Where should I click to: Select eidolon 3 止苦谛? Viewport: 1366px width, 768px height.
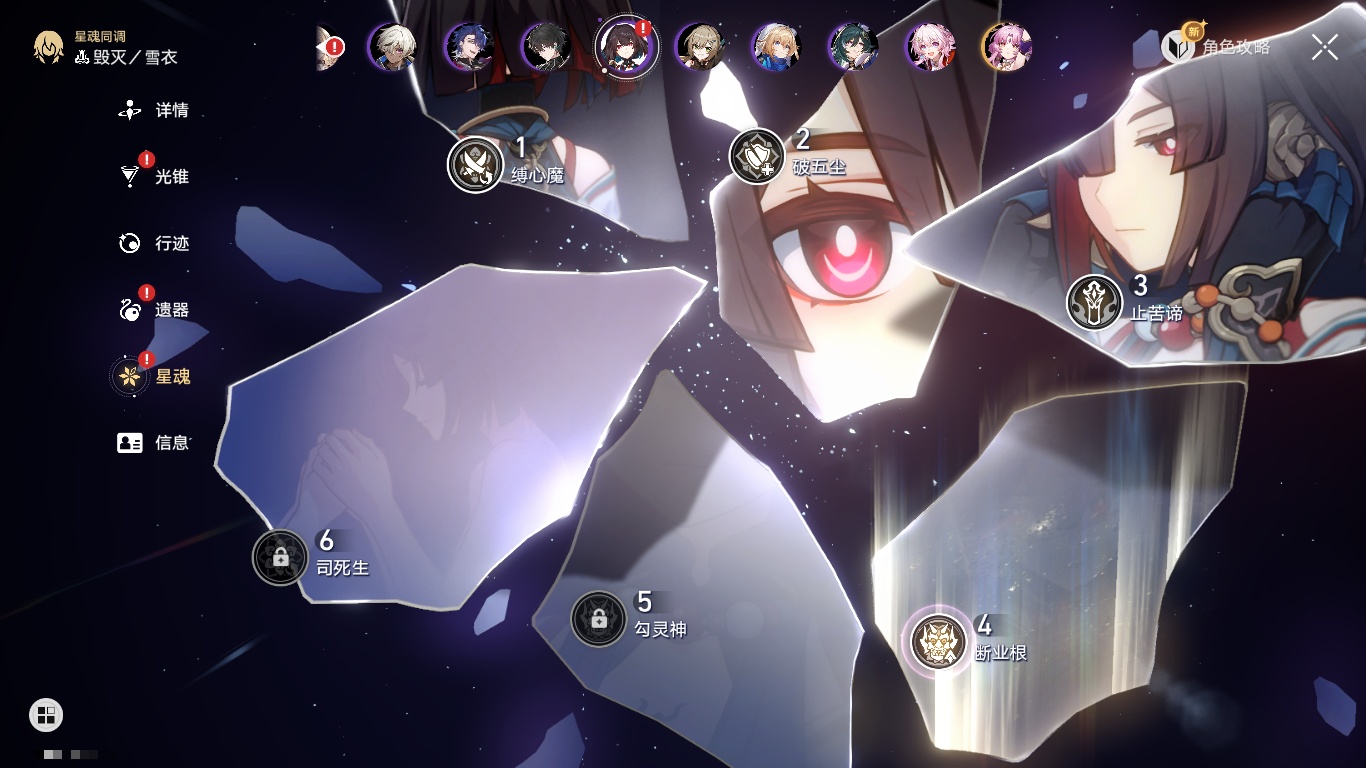[x=1094, y=302]
